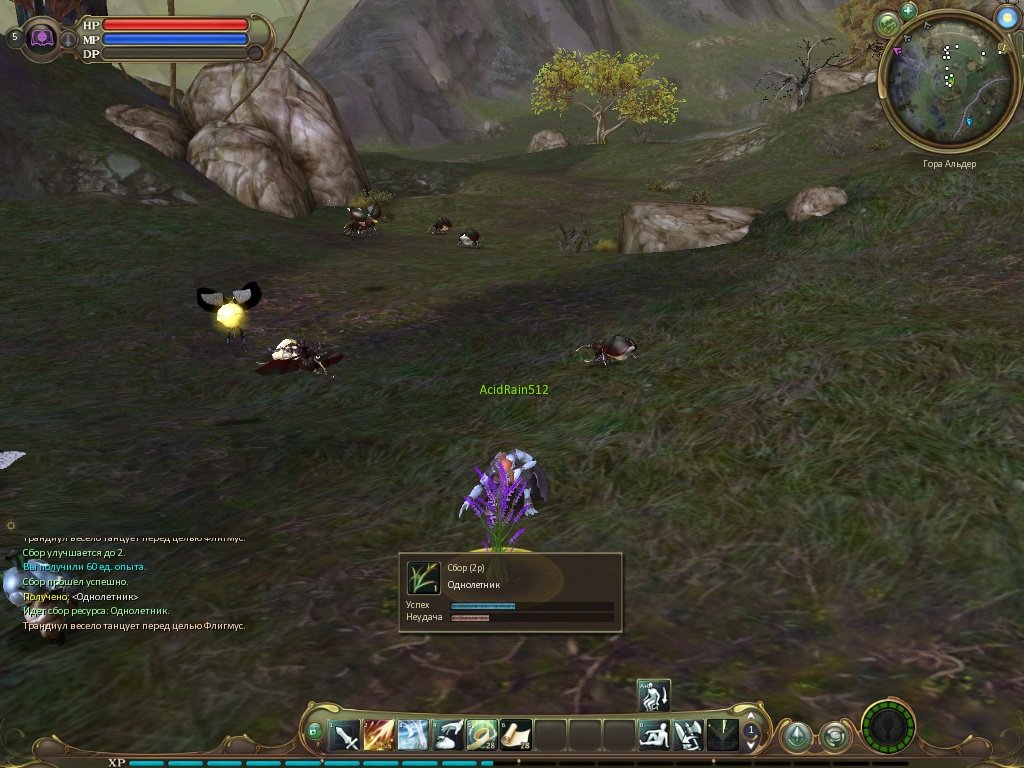Toggle the hotbar lock button
The height and width of the screenshot is (768, 1024).
click(315, 732)
